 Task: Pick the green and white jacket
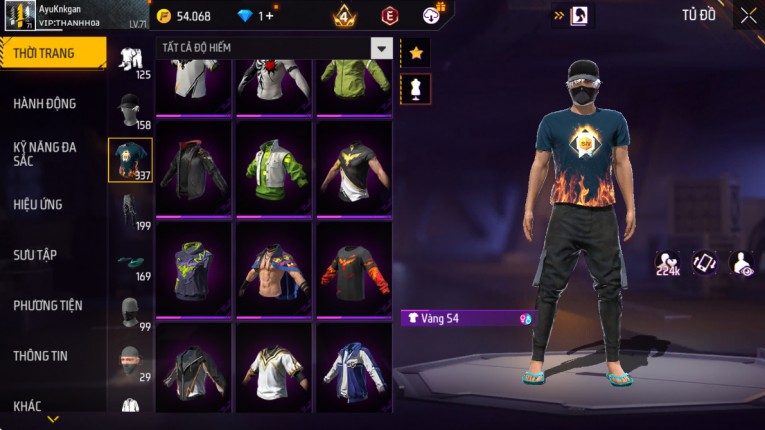pyautogui.click(x=274, y=168)
